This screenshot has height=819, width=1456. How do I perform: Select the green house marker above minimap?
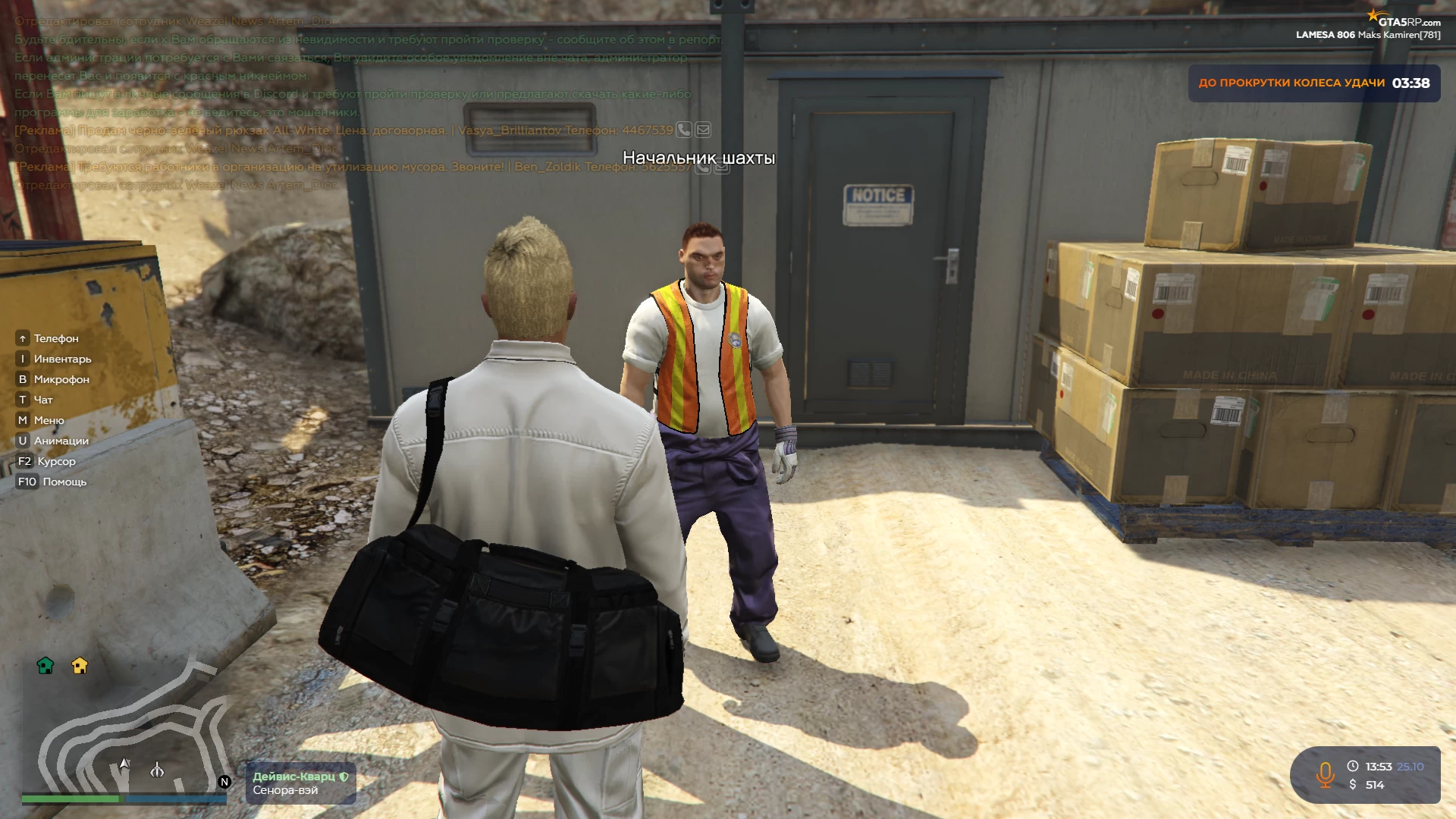(45, 666)
